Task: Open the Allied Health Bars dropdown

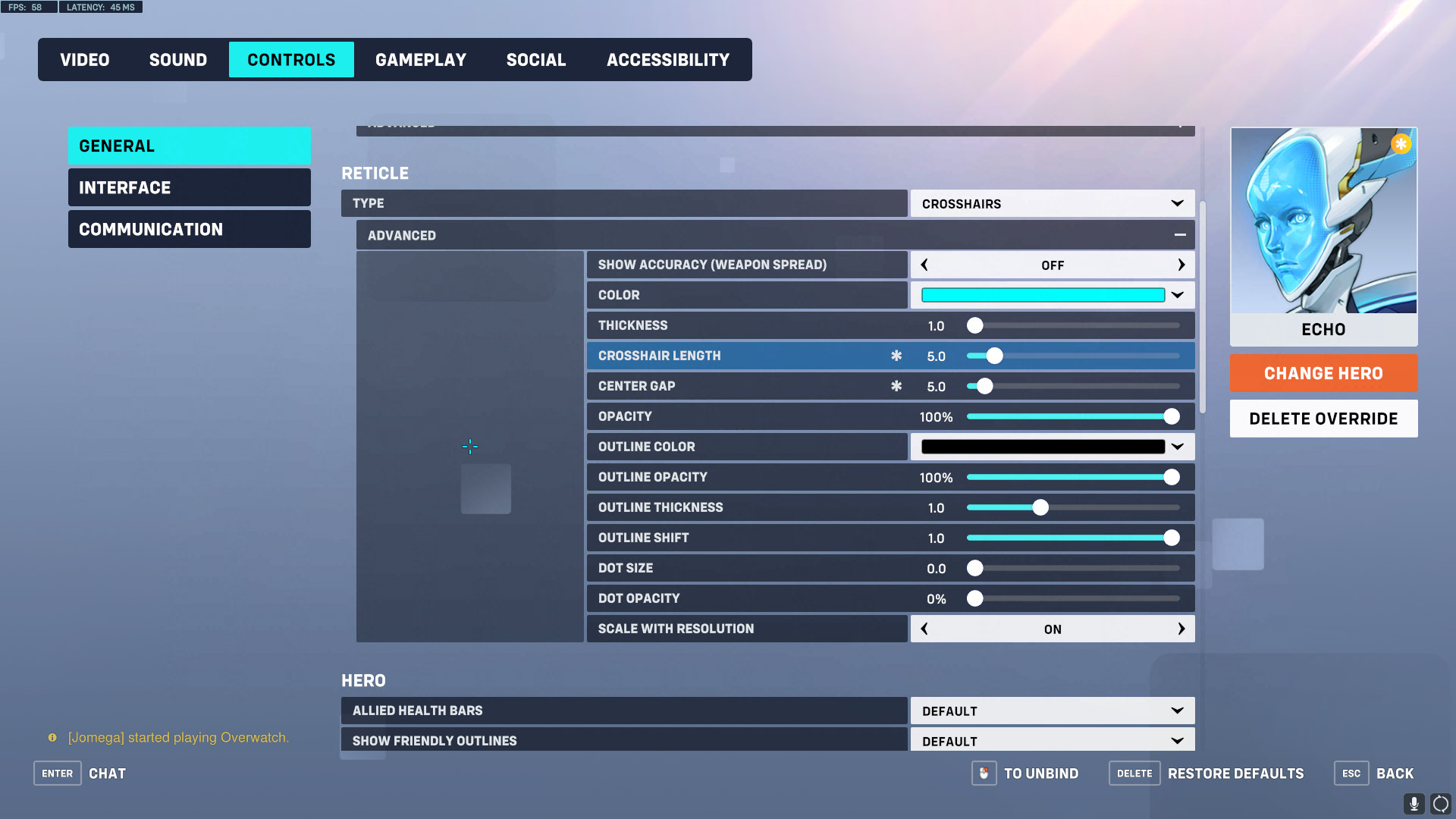Action: click(1052, 711)
